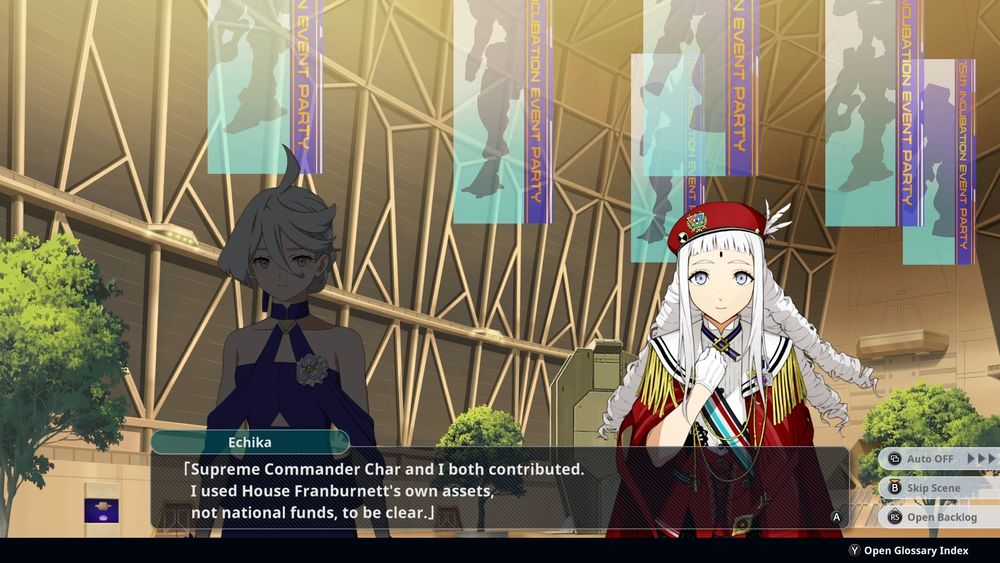The image size is (1000, 563).
Task: Toggle the Auto OFF auto-advance button
Action: (x=938, y=459)
